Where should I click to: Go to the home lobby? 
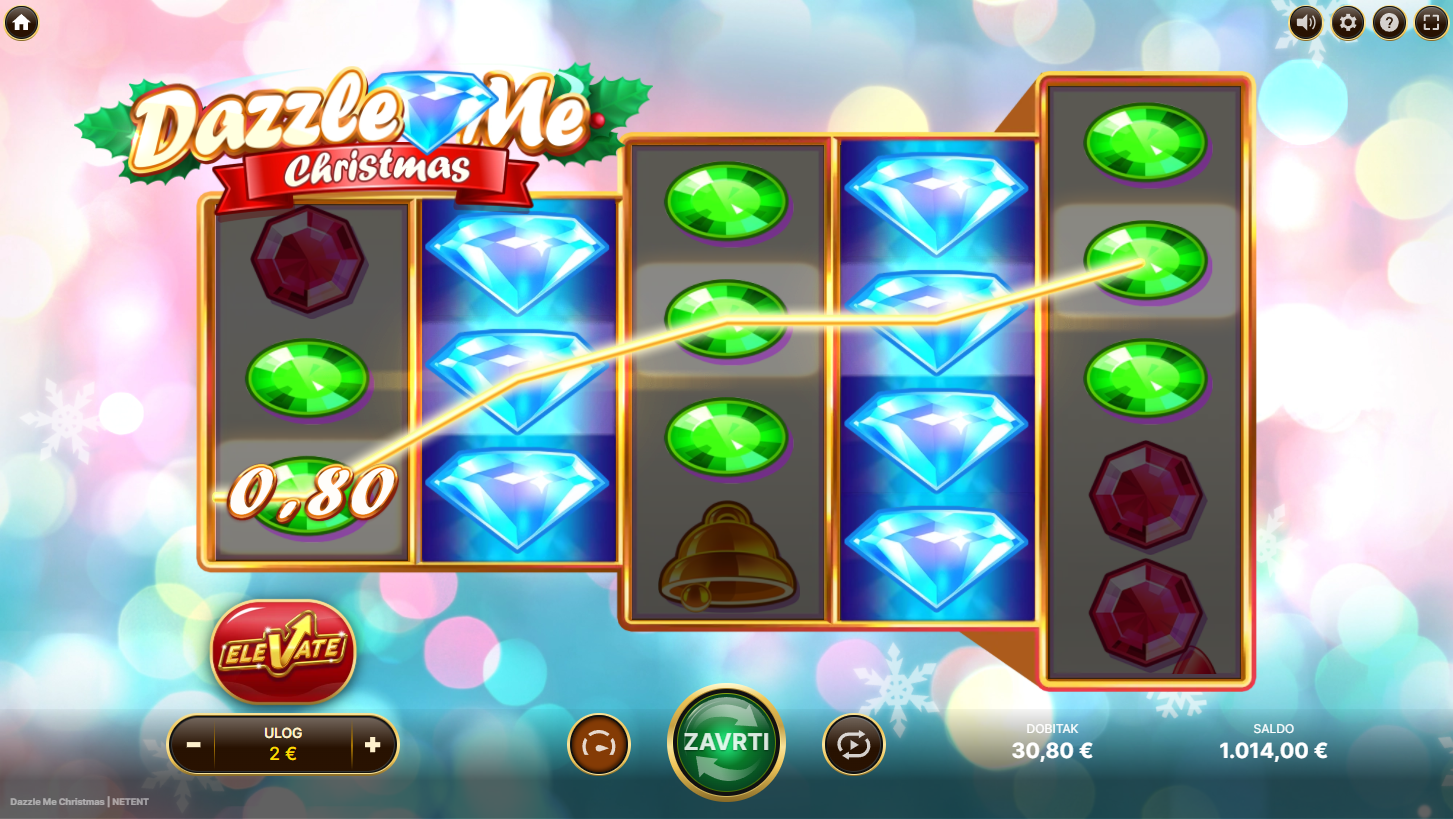[x=21, y=22]
